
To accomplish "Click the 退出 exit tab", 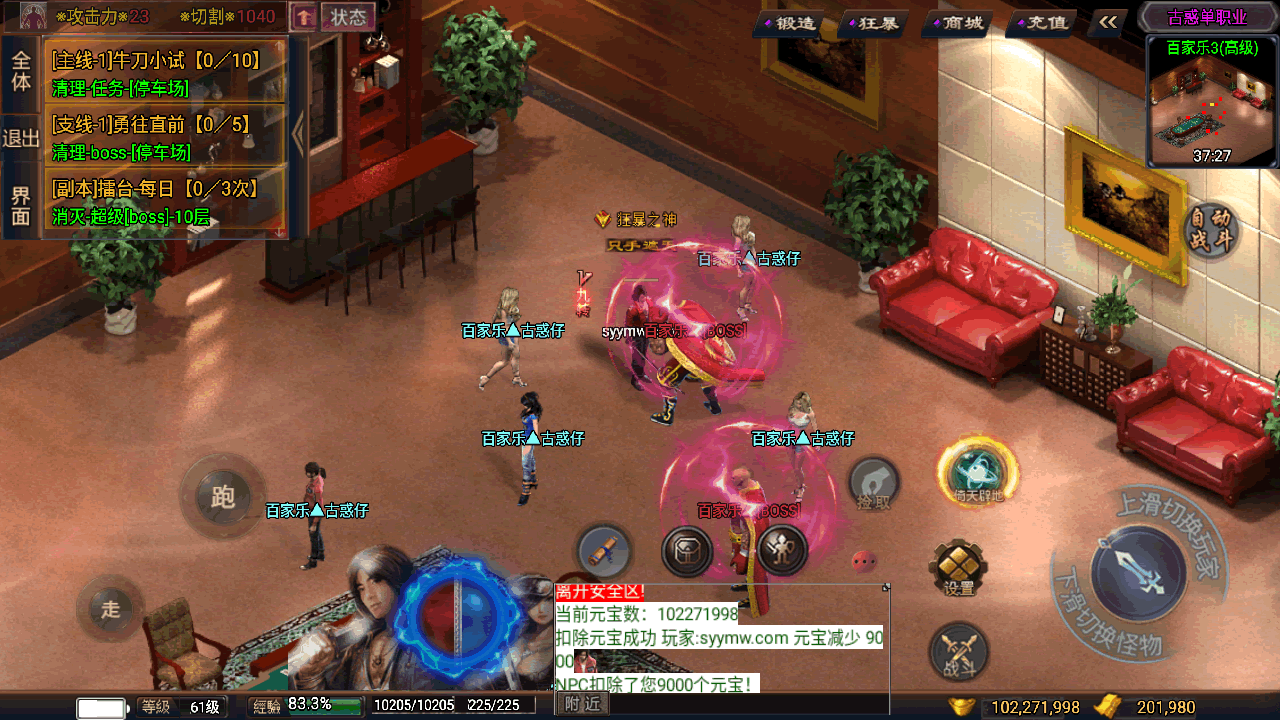I will (x=21, y=138).
